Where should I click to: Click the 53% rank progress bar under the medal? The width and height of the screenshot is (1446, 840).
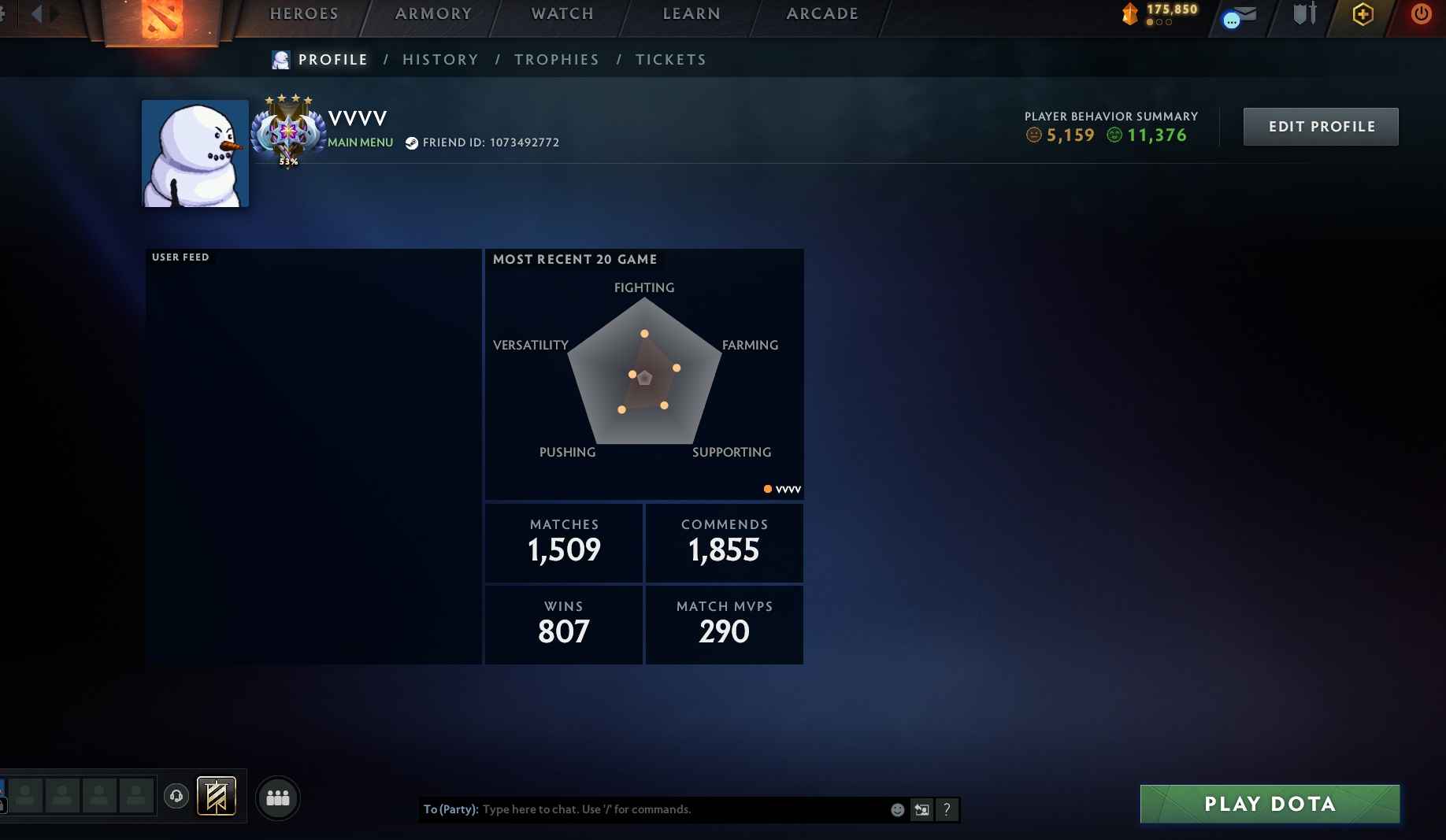click(288, 161)
